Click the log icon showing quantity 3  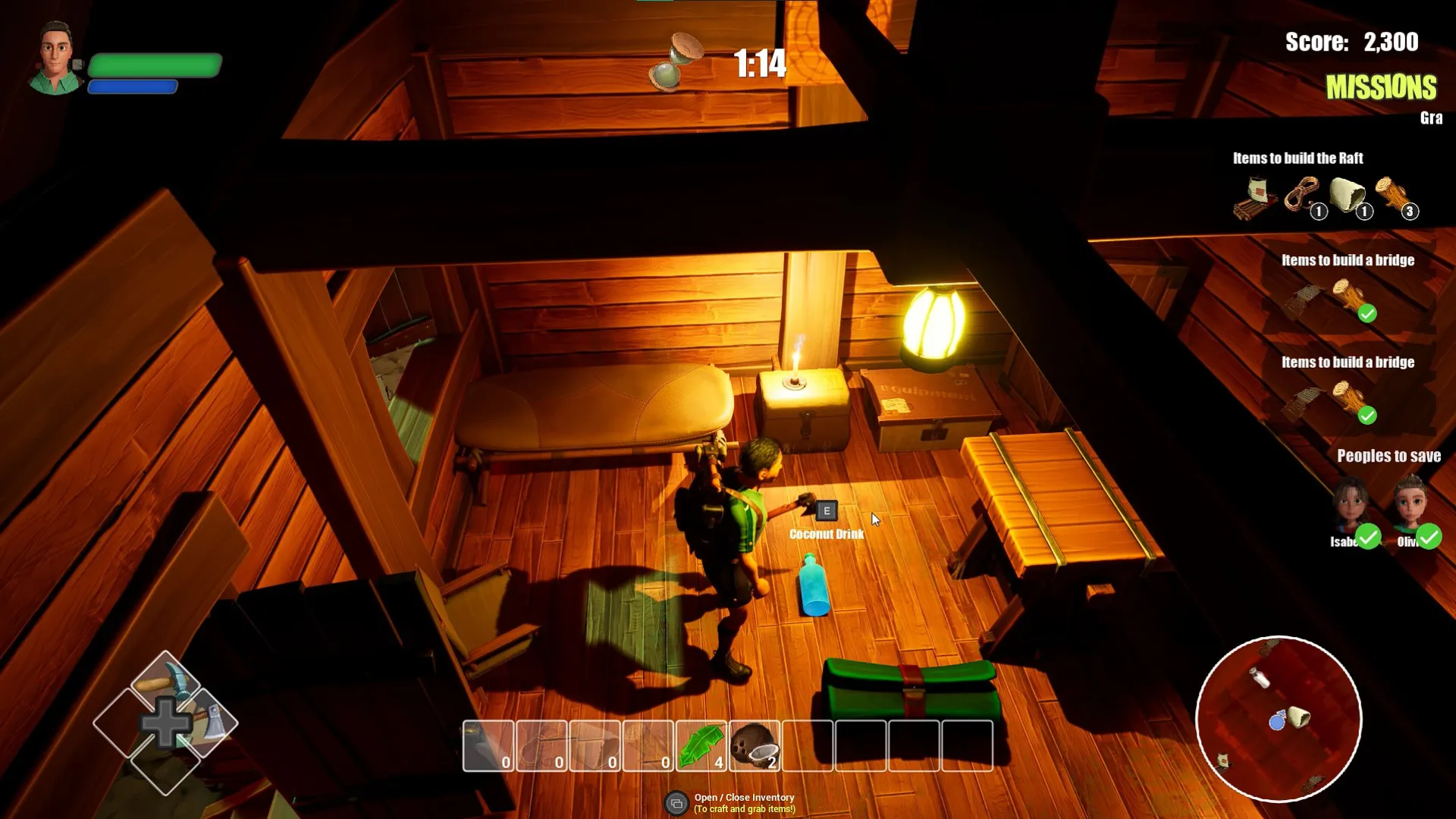pyautogui.click(x=1395, y=197)
